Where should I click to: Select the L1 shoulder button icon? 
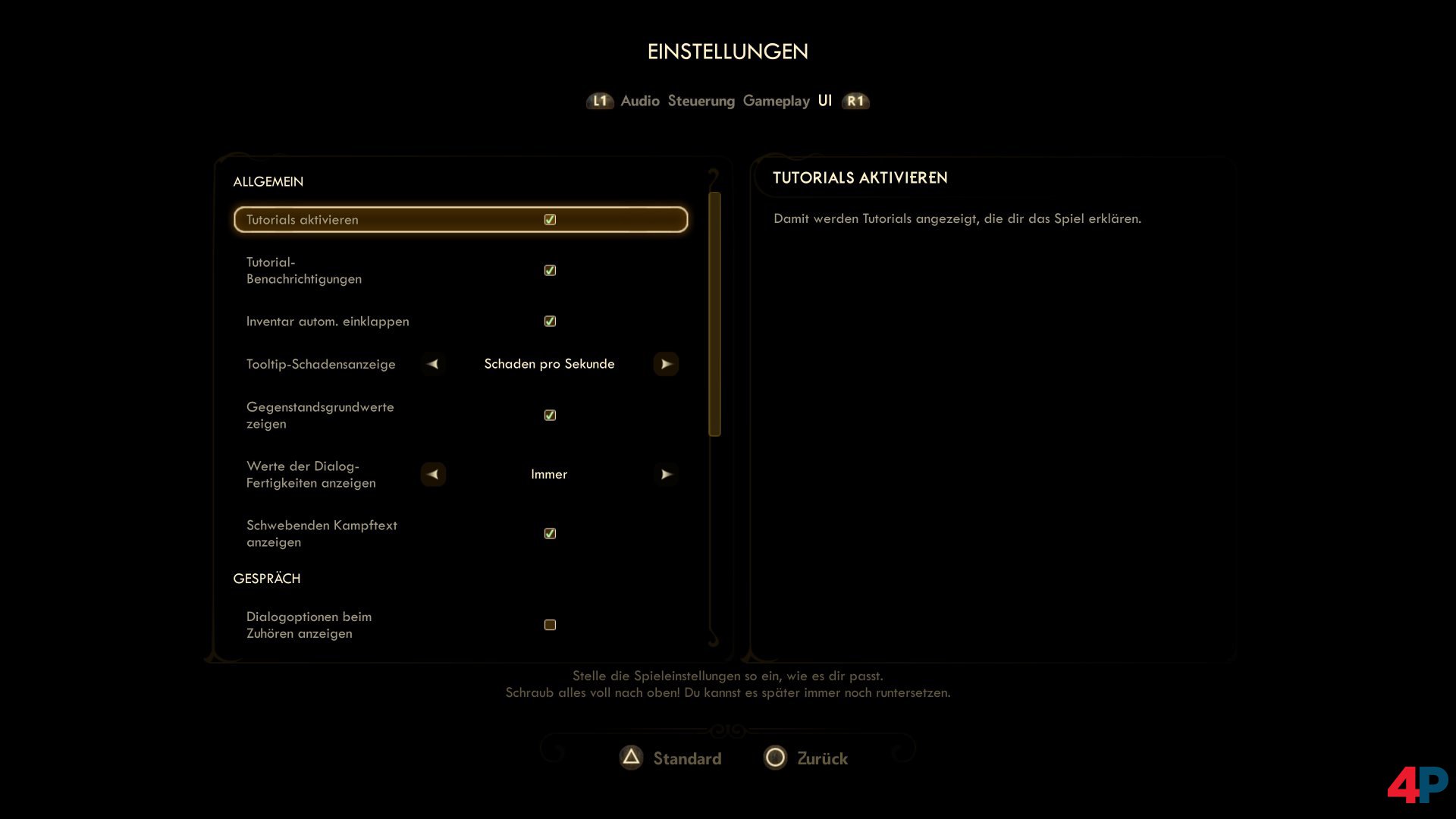point(600,101)
